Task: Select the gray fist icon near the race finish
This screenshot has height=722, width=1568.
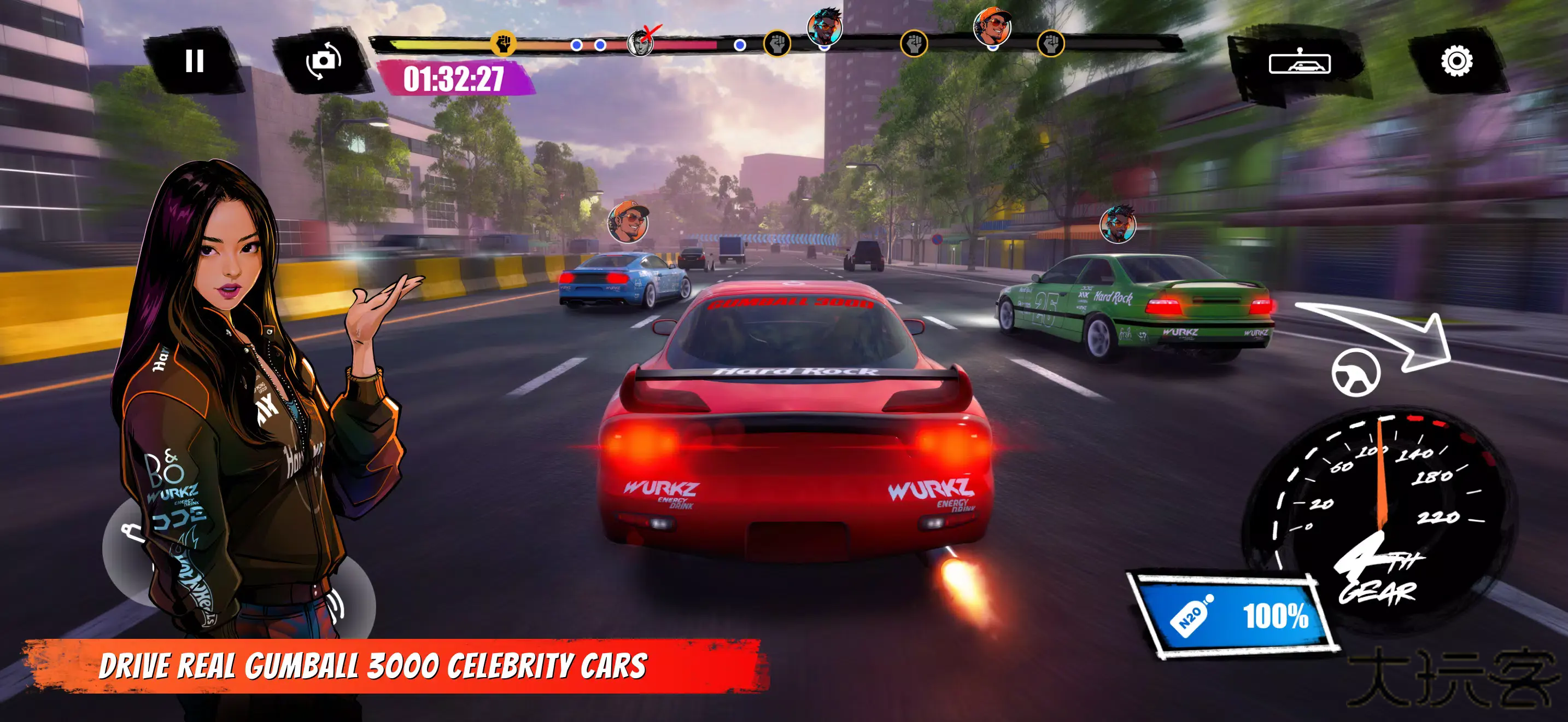Action: (1057, 44)
